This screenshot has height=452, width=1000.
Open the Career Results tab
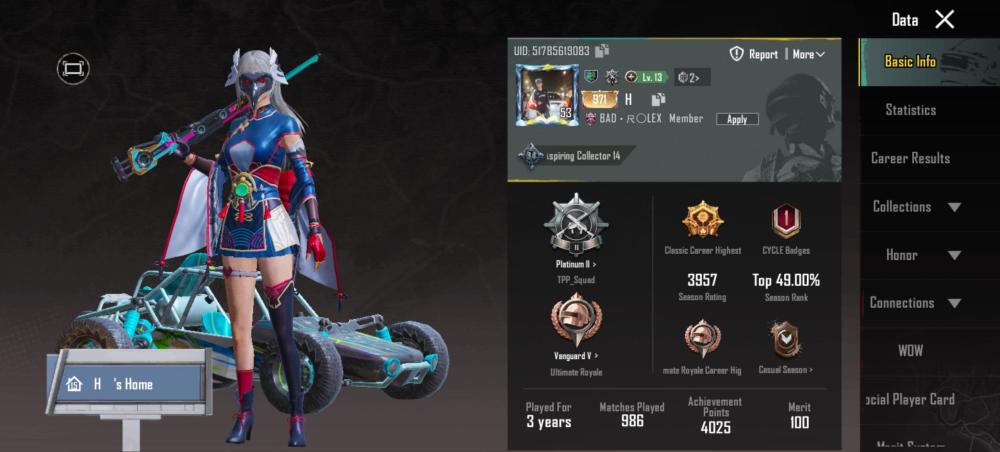(x=910, y=158)
